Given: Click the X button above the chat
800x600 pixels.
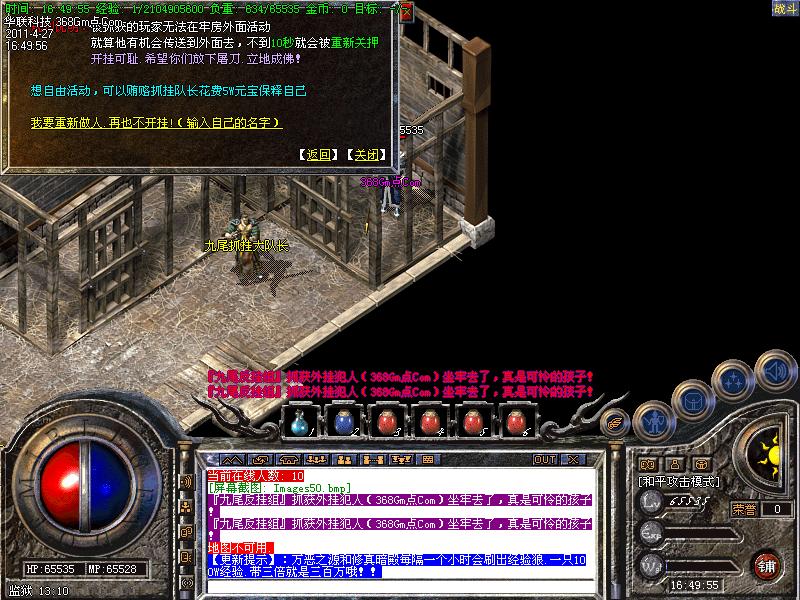Looking at the screenshot, I should click(x=573, y=459).
